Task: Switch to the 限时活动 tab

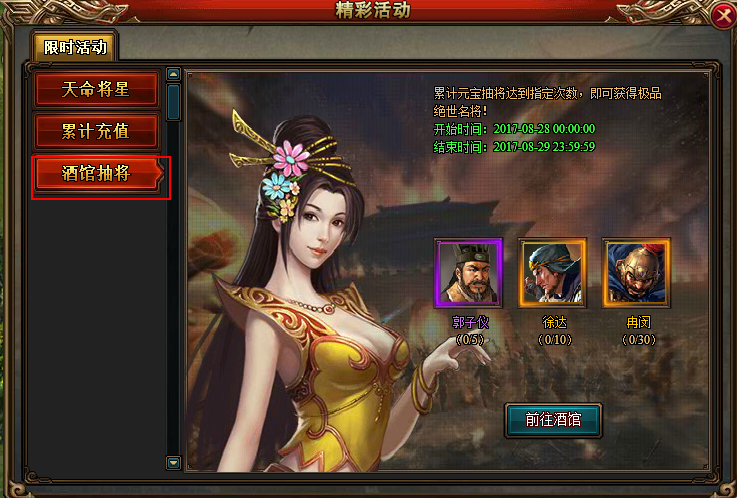Action: [73, 46]
